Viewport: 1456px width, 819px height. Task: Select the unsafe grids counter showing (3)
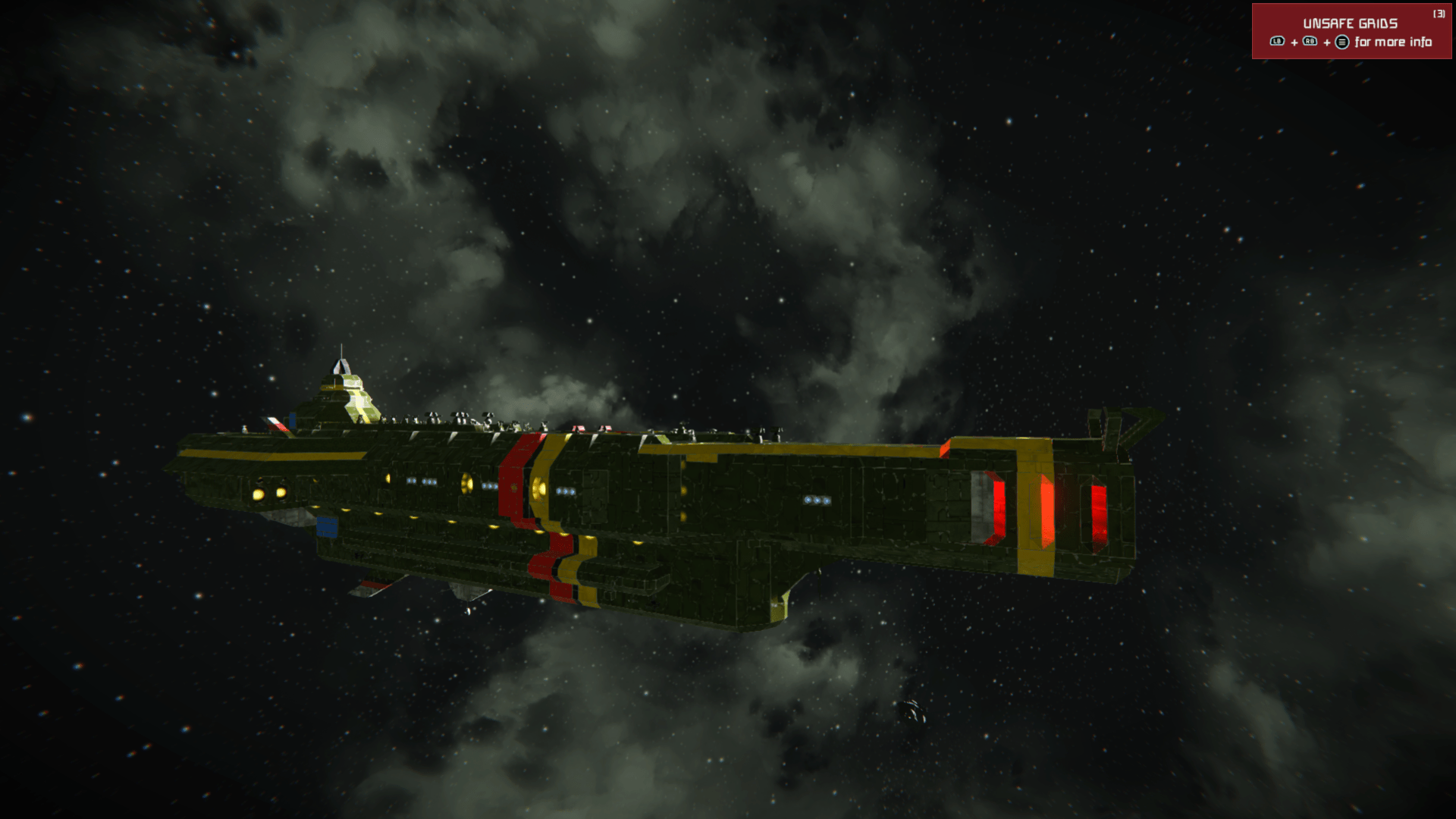(x=1439, y=14)
